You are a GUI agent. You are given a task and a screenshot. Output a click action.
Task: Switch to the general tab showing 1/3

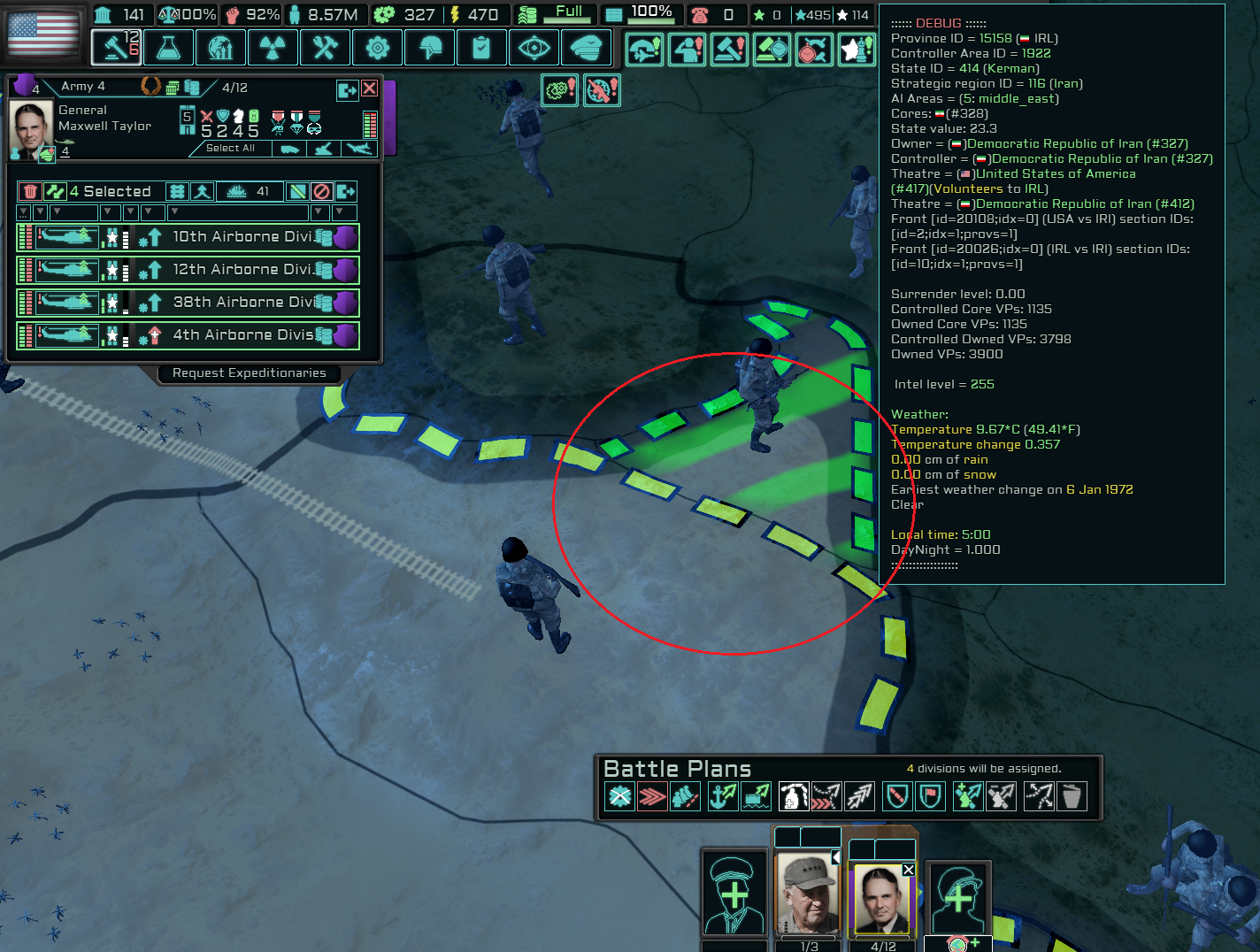click(806, 894)
